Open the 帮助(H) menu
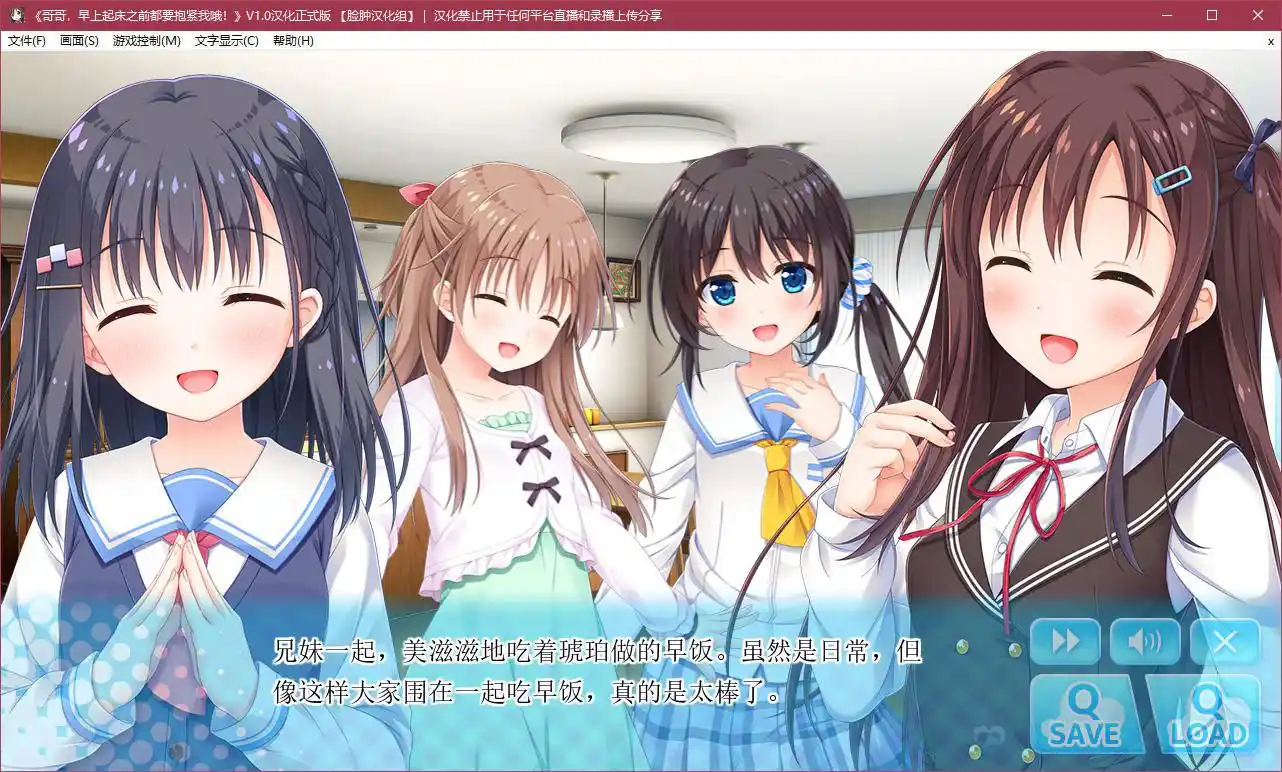 click(293, 41)
